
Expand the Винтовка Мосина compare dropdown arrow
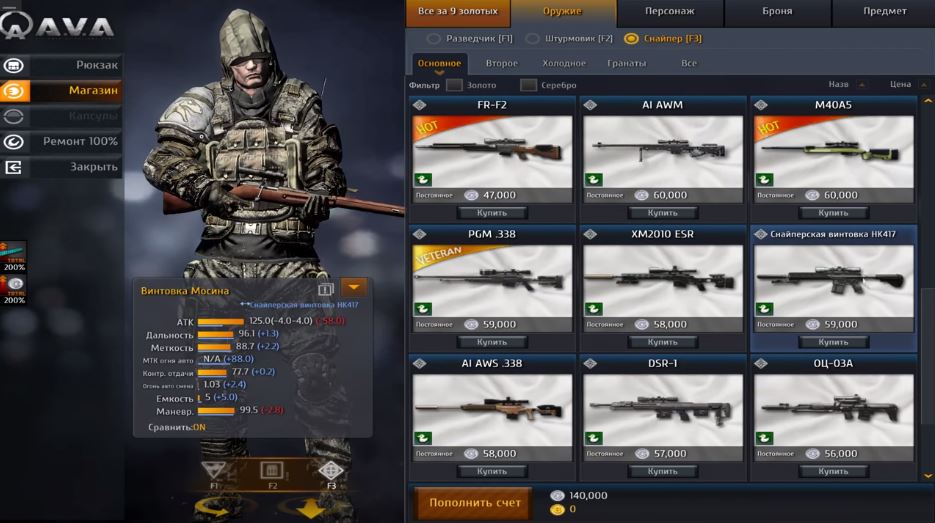[x=353, y=289]
